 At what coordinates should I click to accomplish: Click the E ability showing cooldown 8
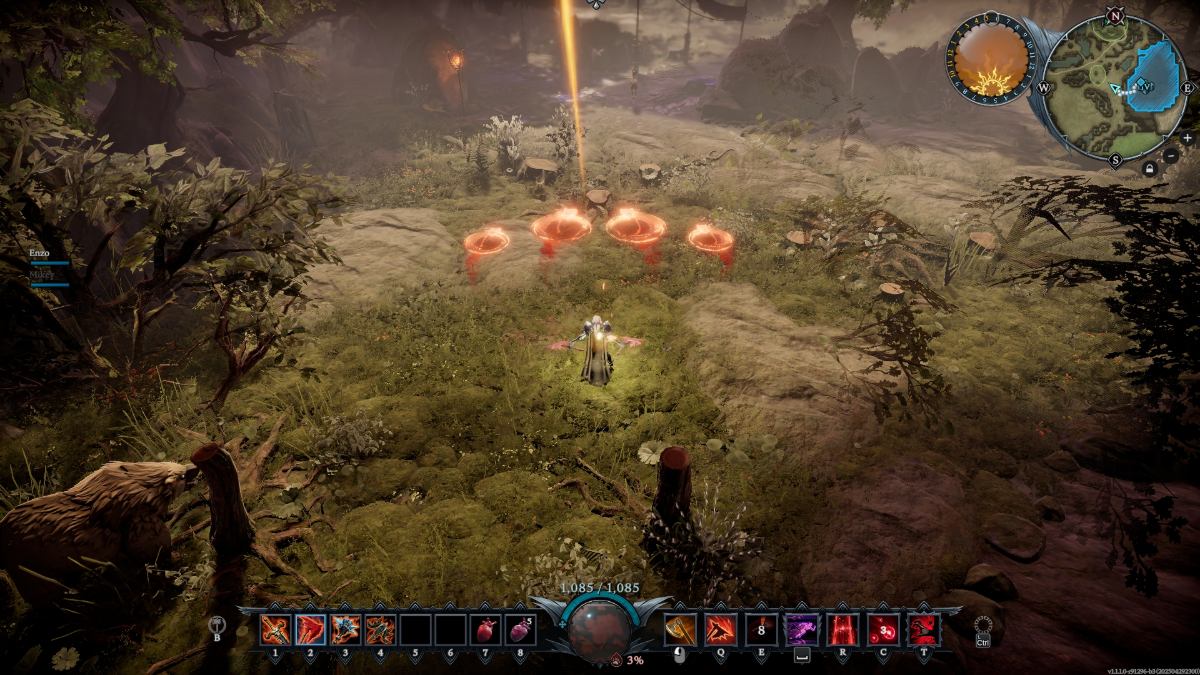761,629
